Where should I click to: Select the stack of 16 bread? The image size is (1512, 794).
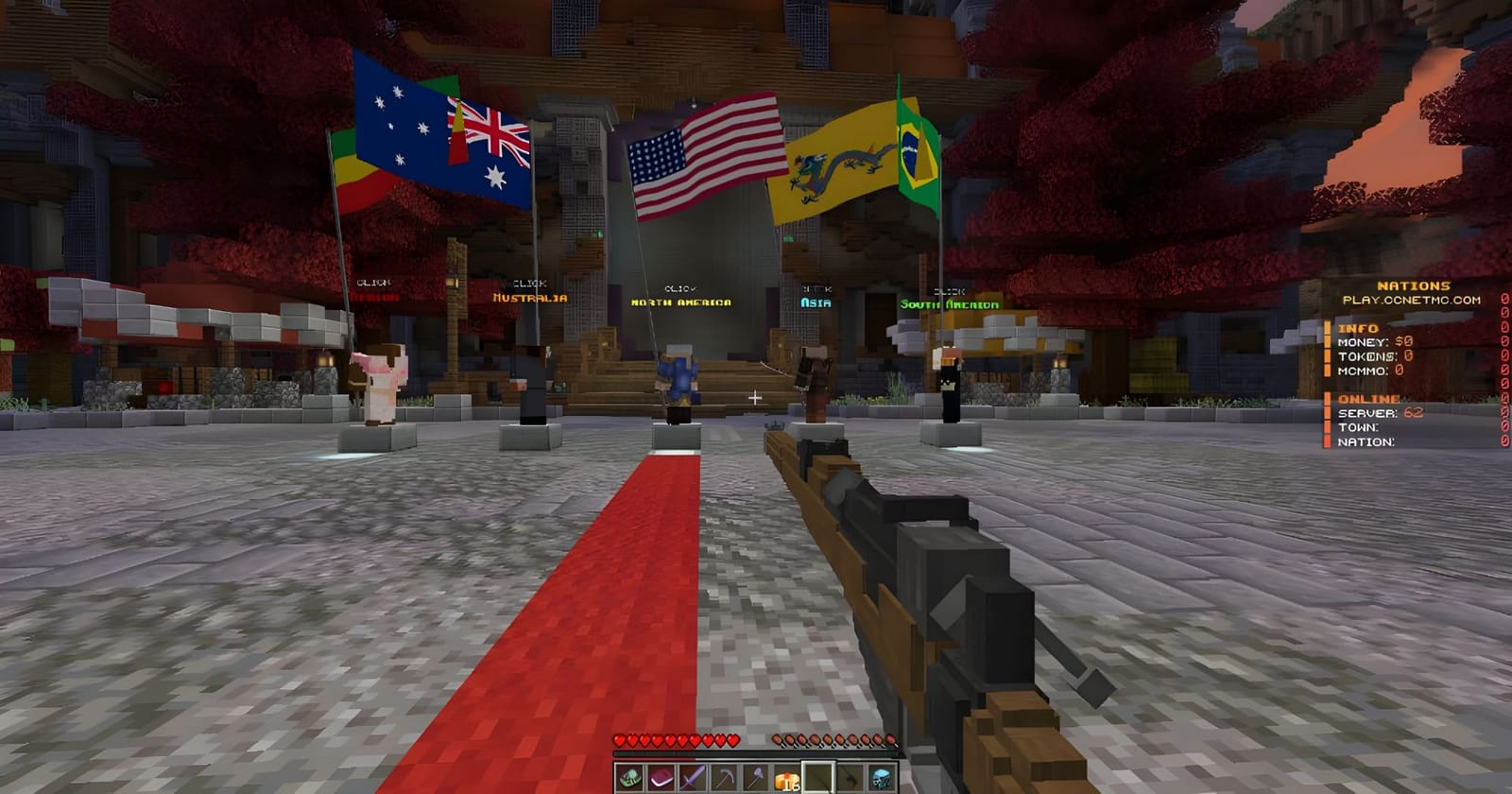[x=787, y=777]
